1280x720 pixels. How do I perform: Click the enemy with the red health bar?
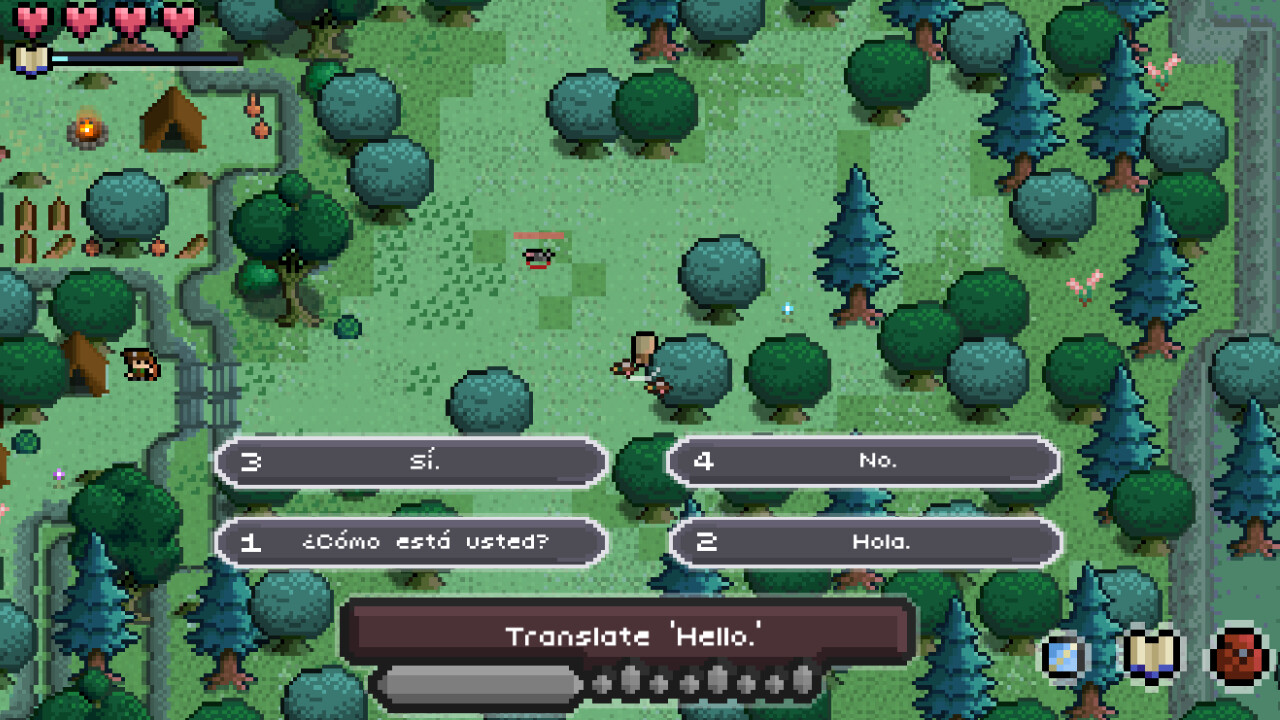pos(537,255)
